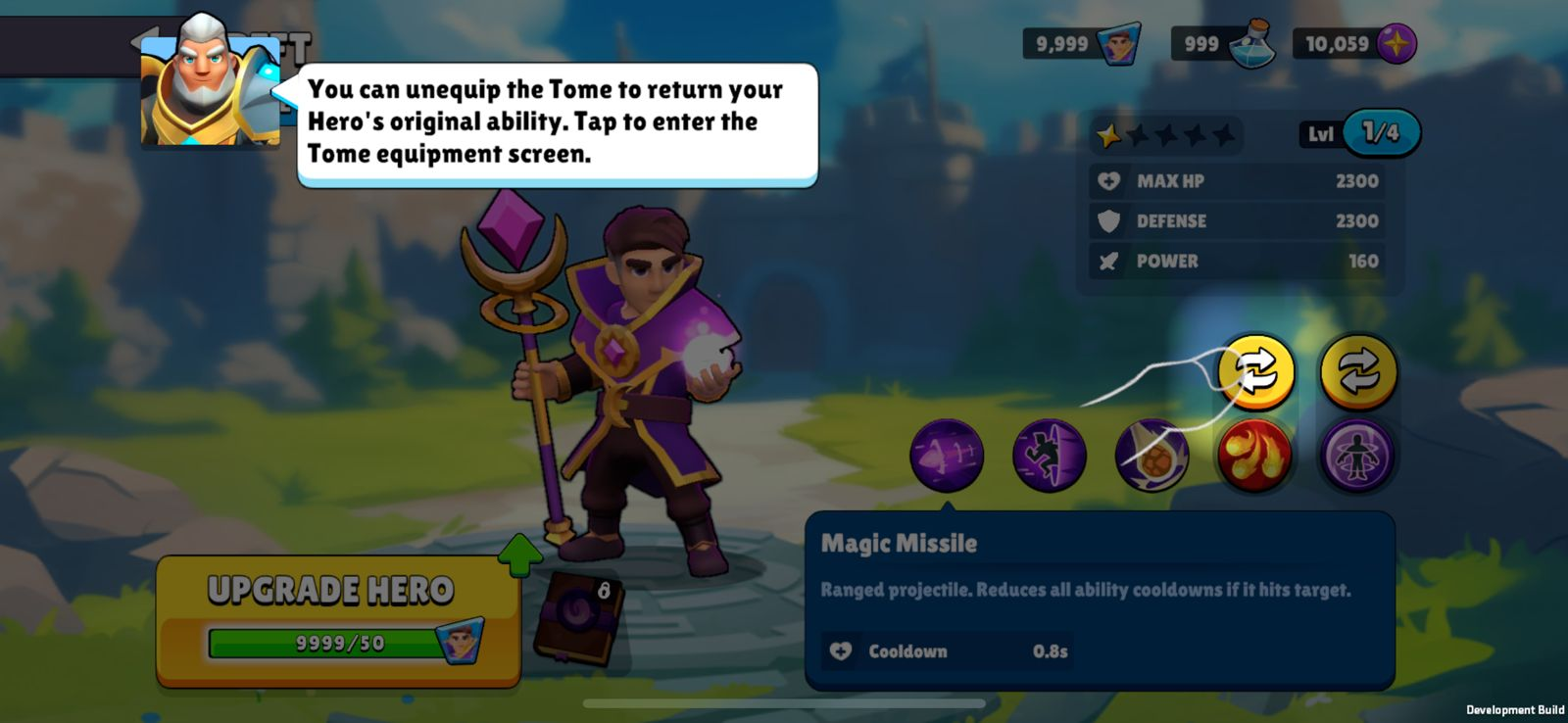Tap the gold coin currency counter
This screenshot has height=723, width=1568.
(x=1355, y=44)
